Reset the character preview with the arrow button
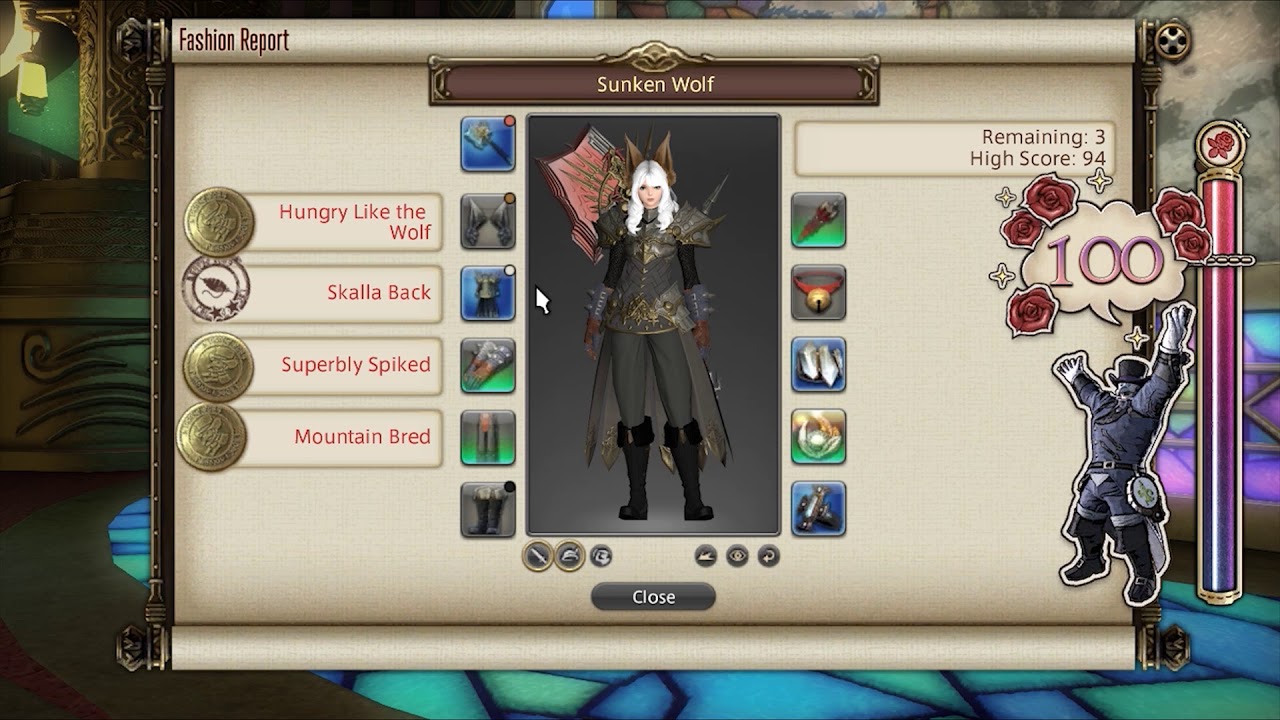Viewport: 1280px width, 720px height. 768,556
